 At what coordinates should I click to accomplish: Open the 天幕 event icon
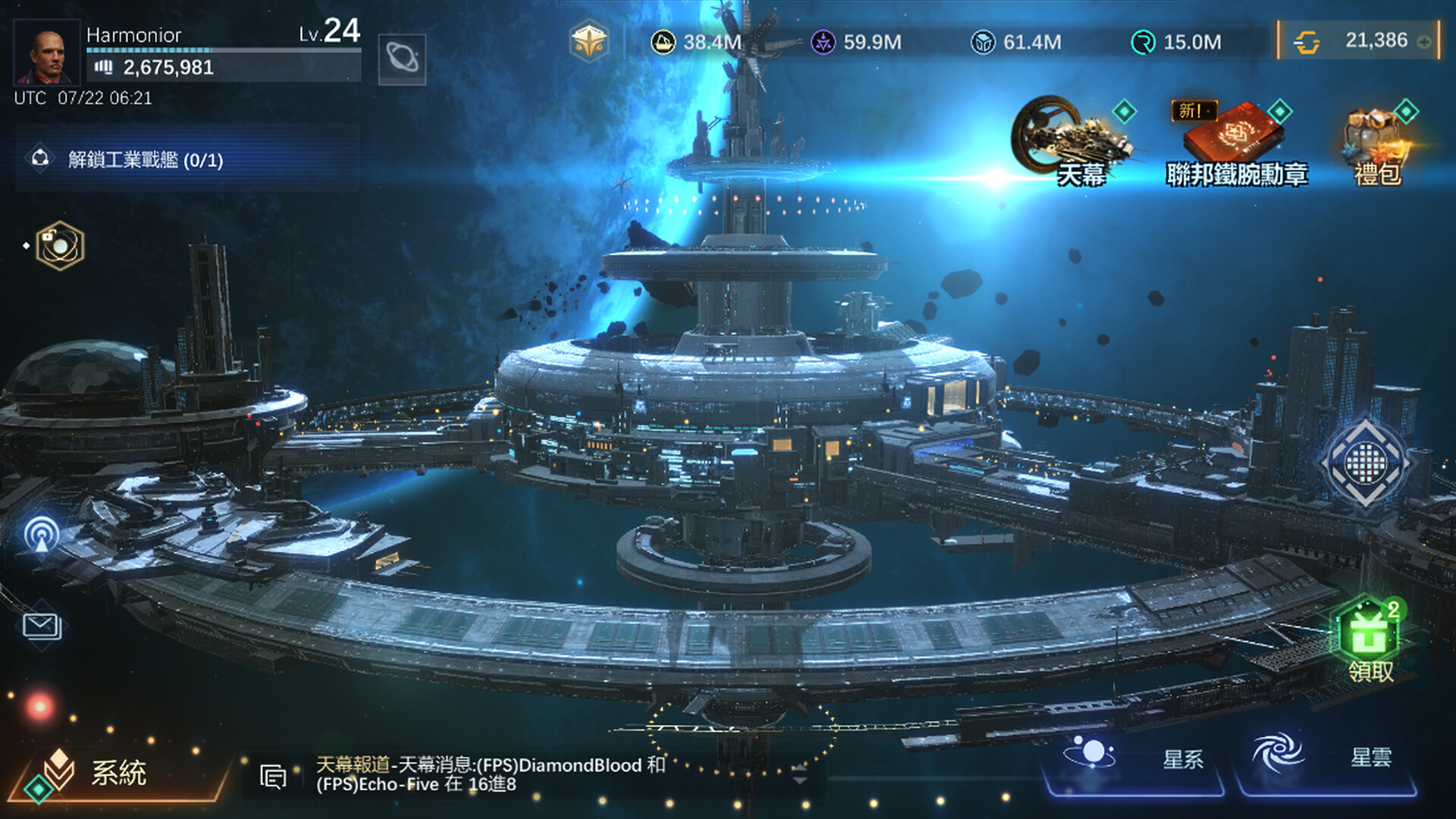[x=1072, y=142]
